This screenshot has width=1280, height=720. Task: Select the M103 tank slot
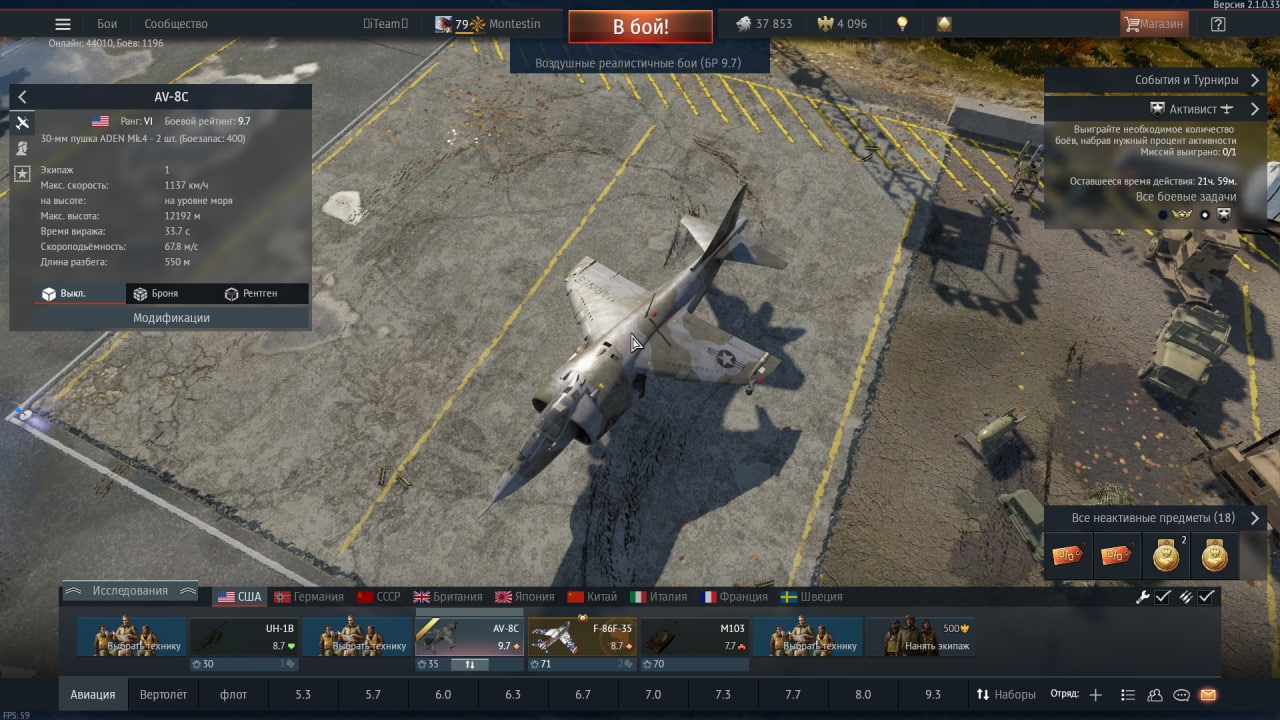(x=695, y=637)
